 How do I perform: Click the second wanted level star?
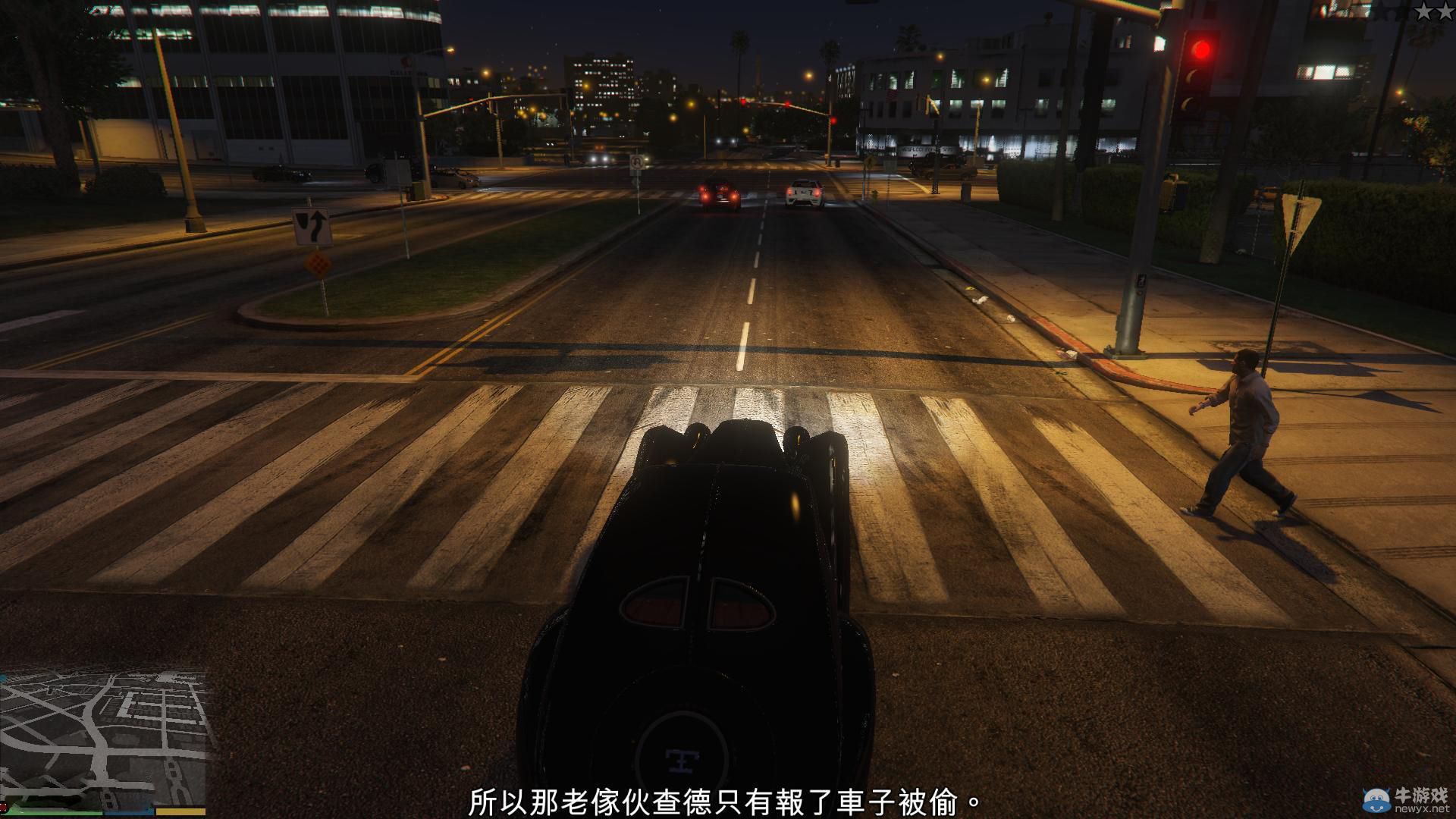(1445, 11)
